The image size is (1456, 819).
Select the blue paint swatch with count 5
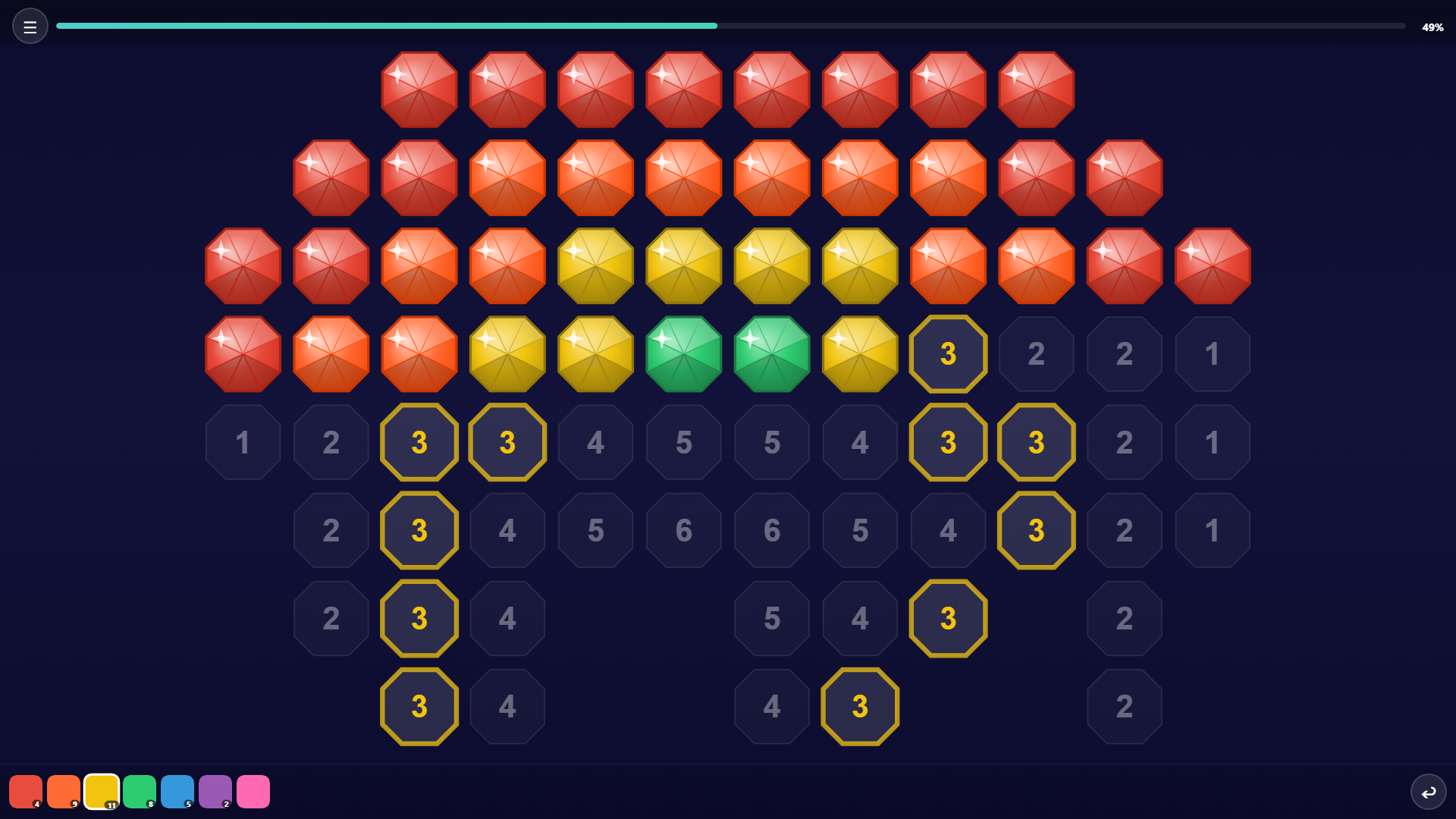coord(178,791)
